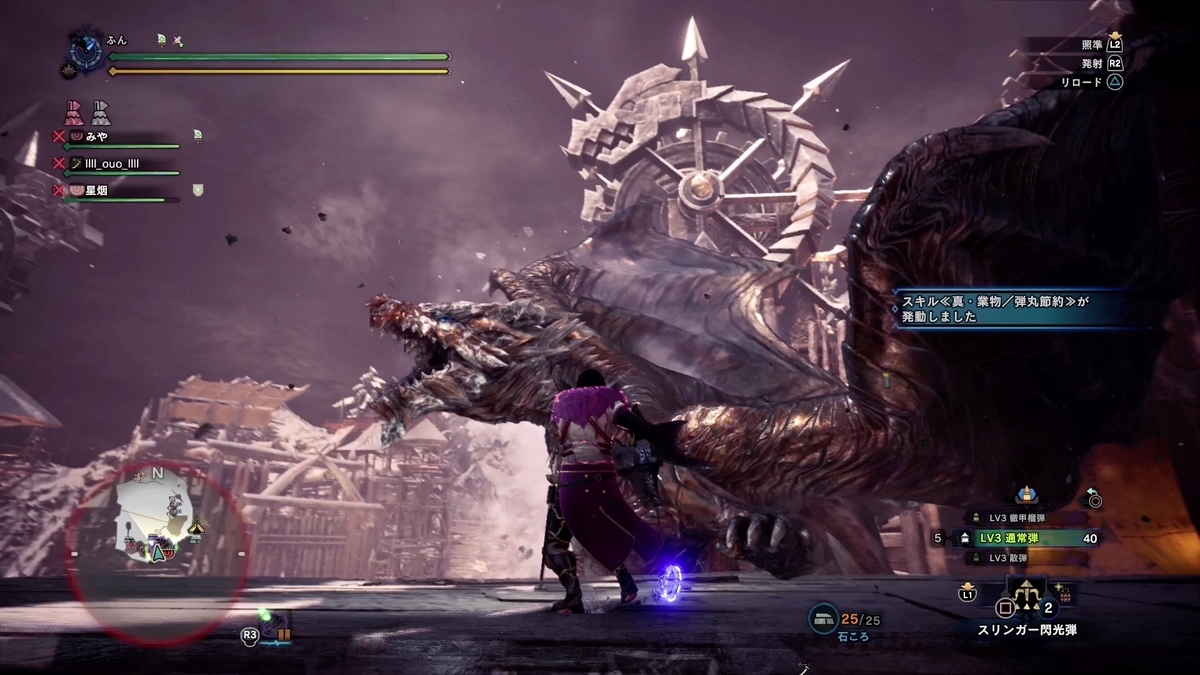Select the pink monster icon above party list
This screenshot has height=675, width=1200.
pos(74,111)
